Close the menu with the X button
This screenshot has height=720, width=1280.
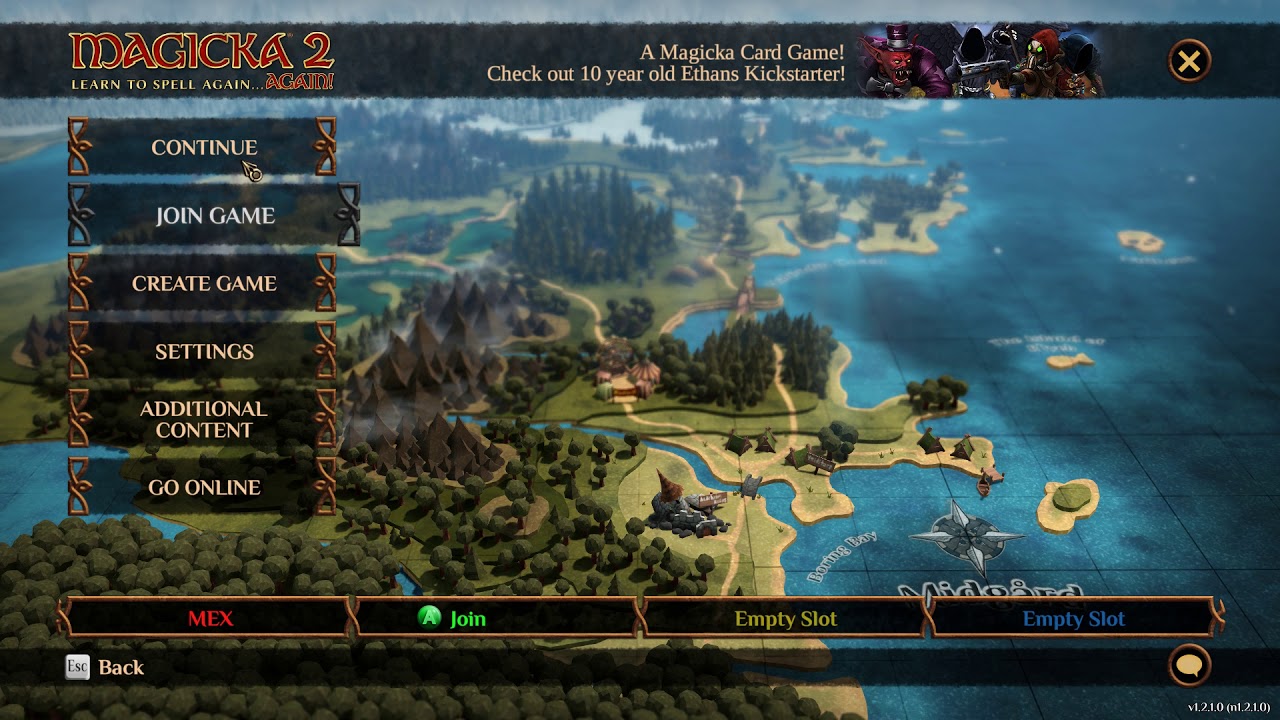[x=1189, y=62]
